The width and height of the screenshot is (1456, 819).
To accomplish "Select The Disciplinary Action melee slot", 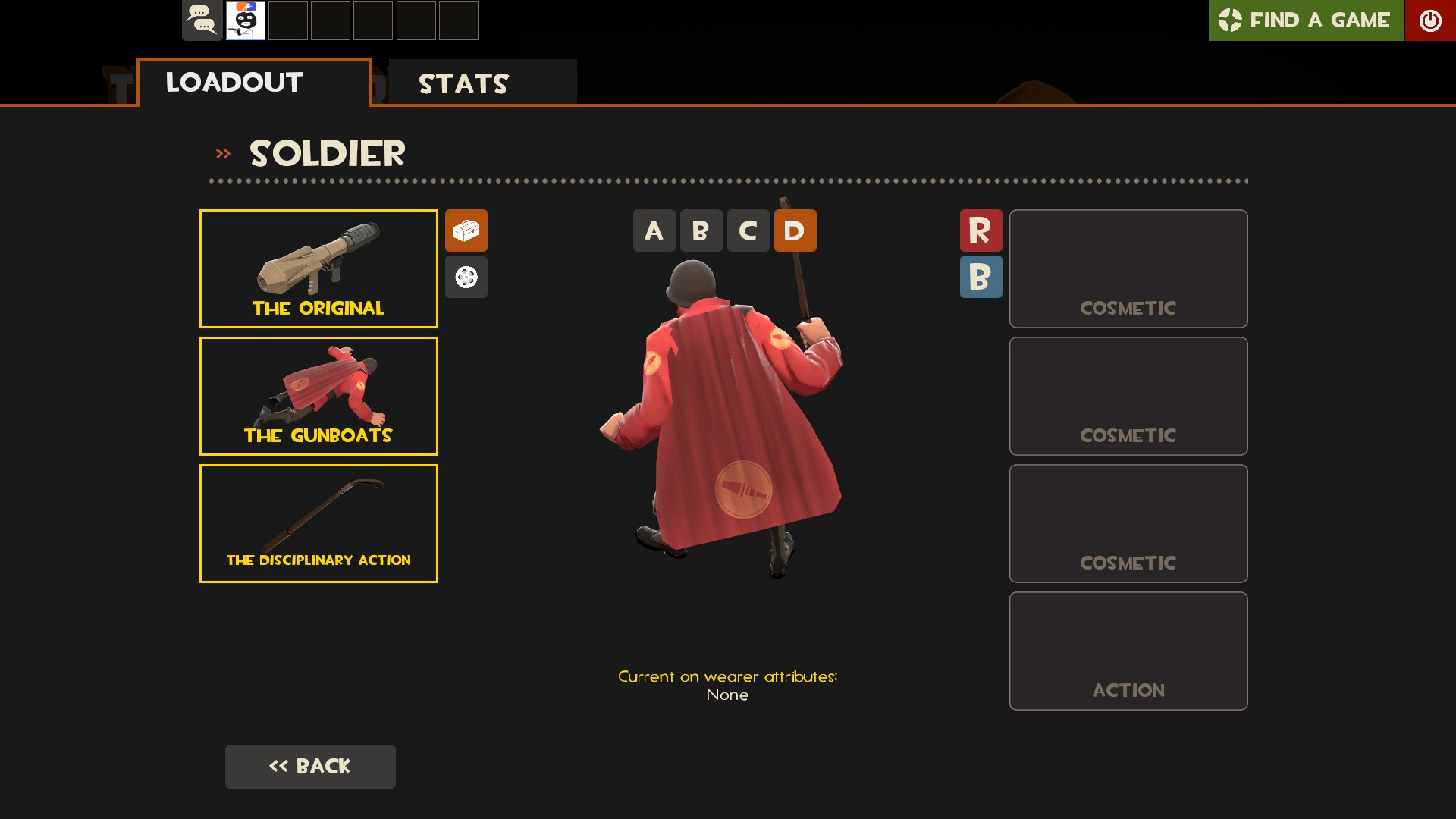I will tap(318, 522).
